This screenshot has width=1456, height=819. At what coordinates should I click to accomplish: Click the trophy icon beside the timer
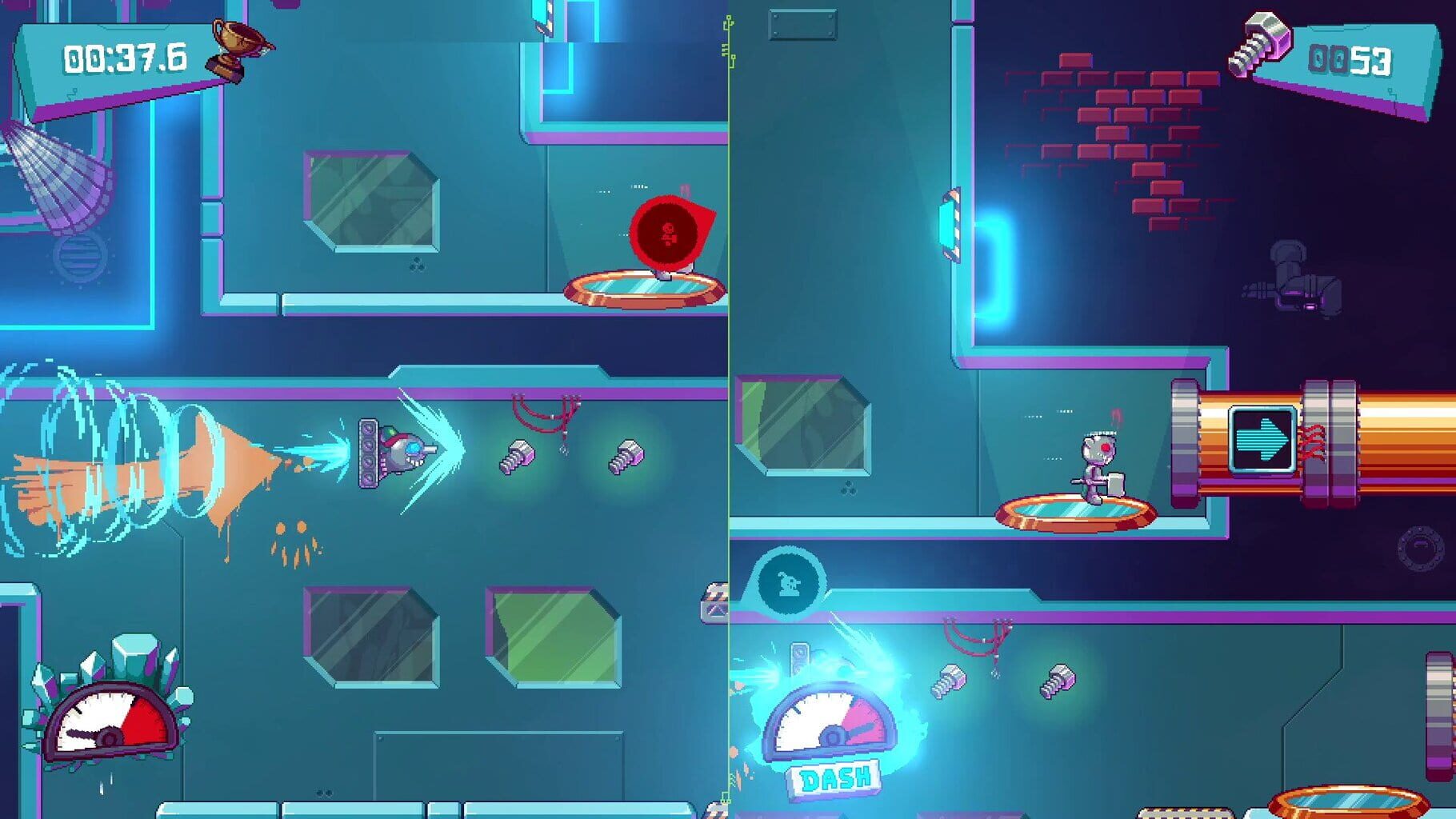(x=230, y=50)
